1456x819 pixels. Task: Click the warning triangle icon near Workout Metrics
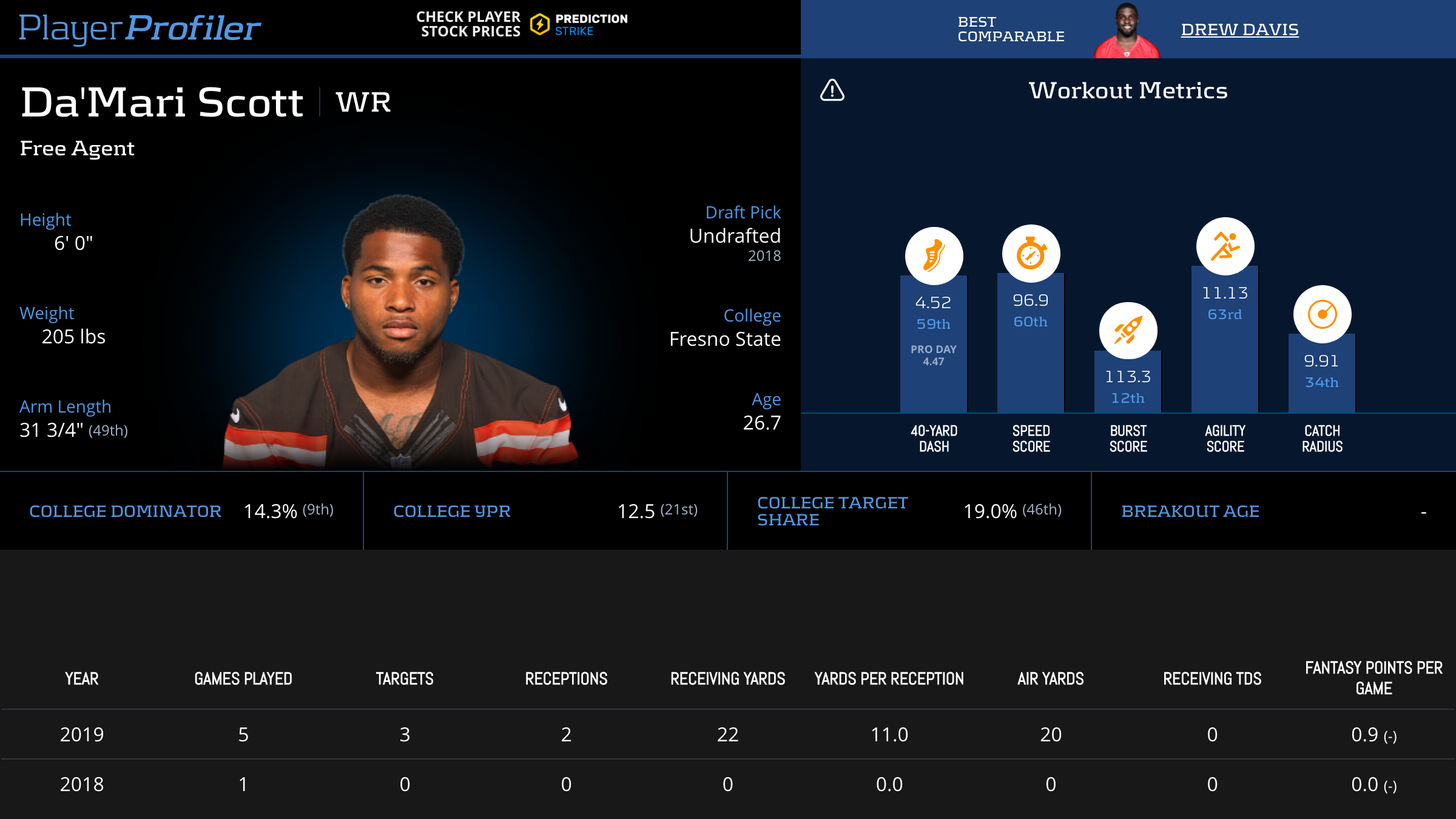click(x=832, y=90)
